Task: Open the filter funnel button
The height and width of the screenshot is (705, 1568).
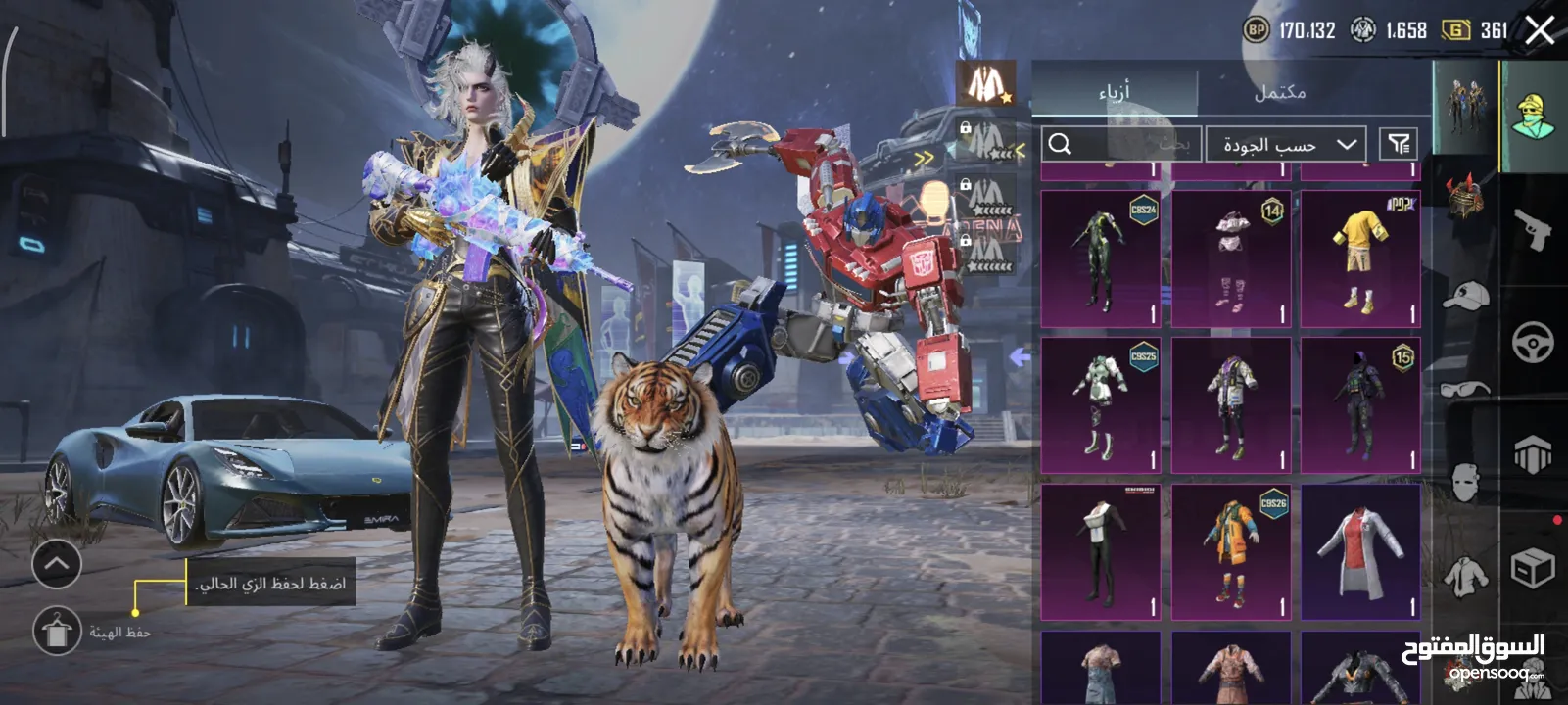Action: pyautogui.click(x=1399, y=145)
